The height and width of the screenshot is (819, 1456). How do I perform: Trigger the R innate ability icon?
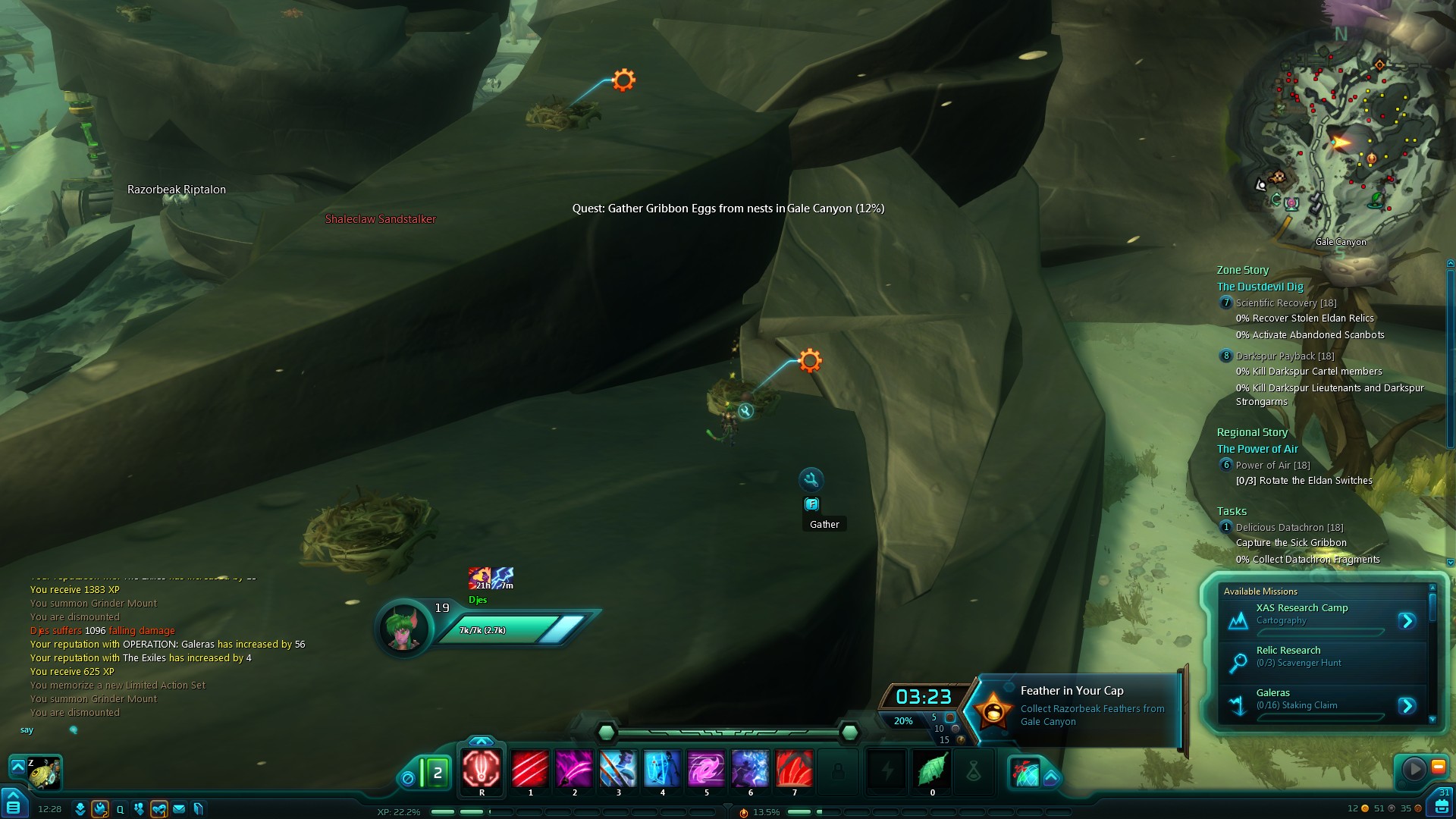click(482, 769)
